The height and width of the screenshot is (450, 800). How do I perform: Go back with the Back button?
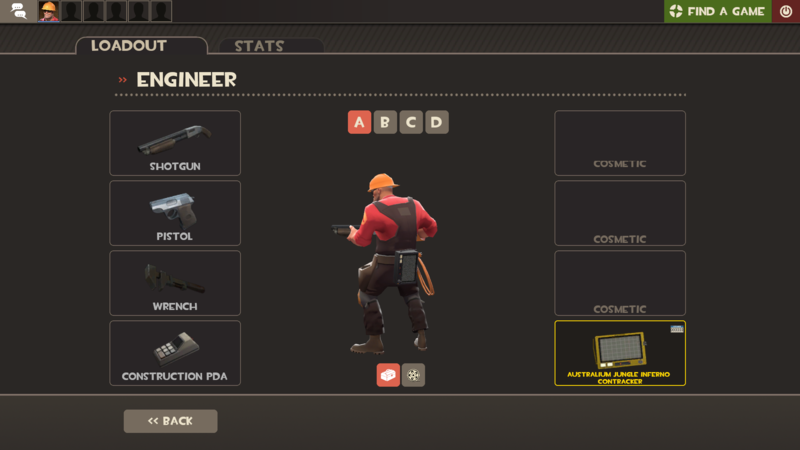click(170, 421)
